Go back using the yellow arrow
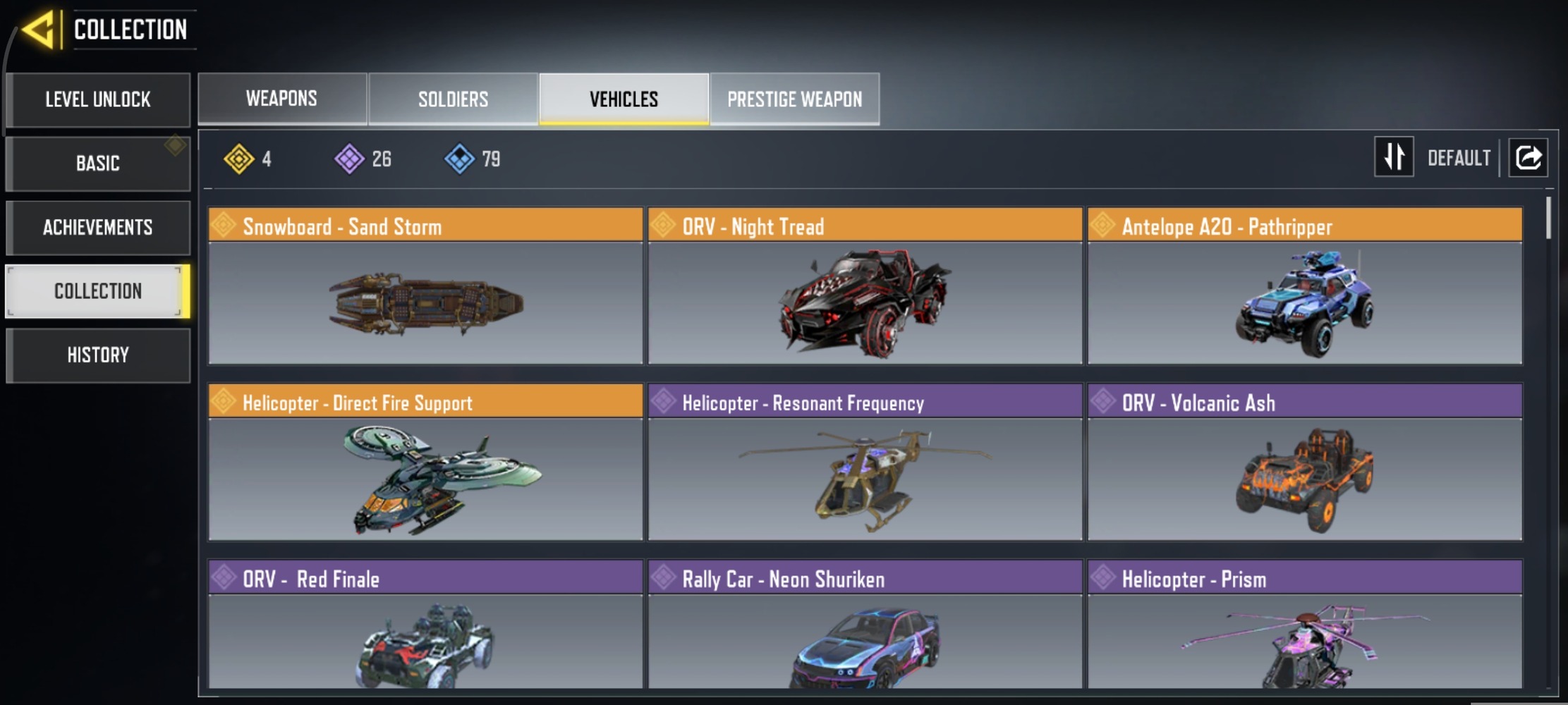The height and width of the screenshot is (705, 1568). tap(38, 30)
